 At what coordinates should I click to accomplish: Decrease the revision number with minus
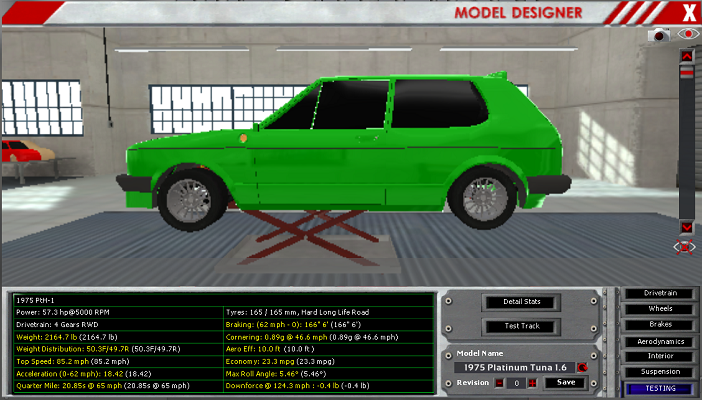[x=497, y=383]
